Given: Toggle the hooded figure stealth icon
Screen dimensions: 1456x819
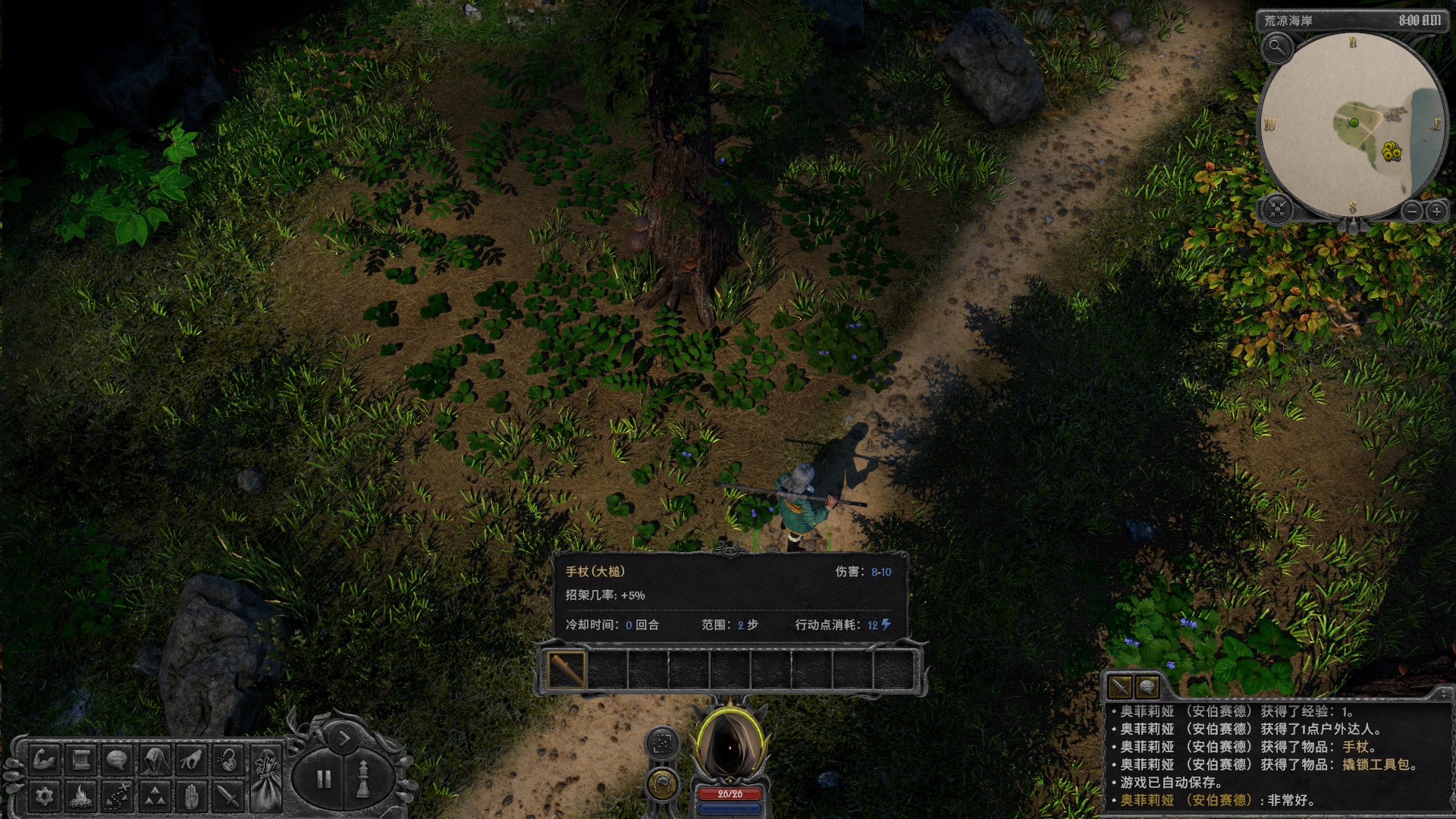Looking at the screenshot, I should pyautogui.click(x=155, y=759).
